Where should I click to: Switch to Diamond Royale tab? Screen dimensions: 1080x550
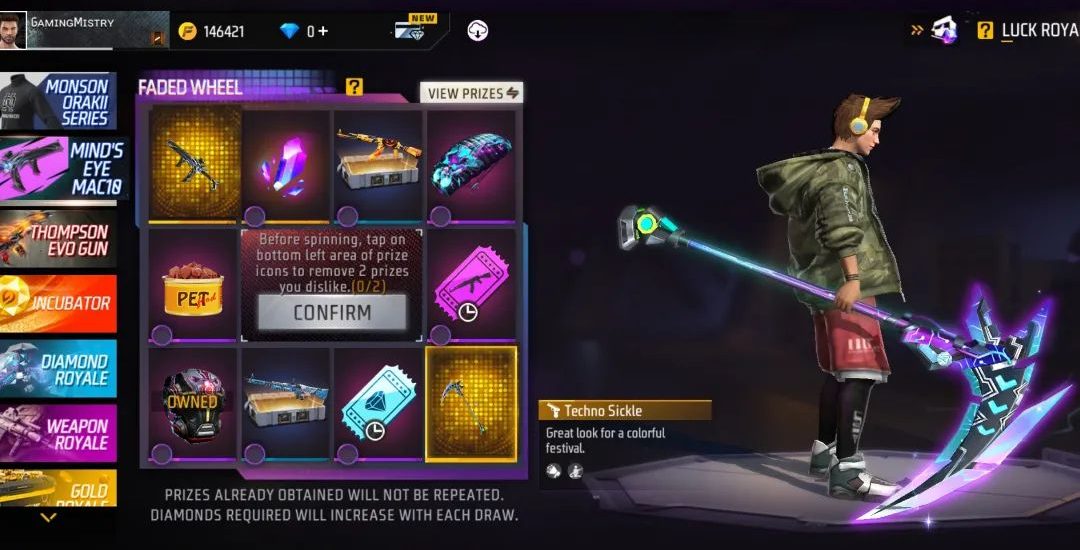(x=58, y=369)
